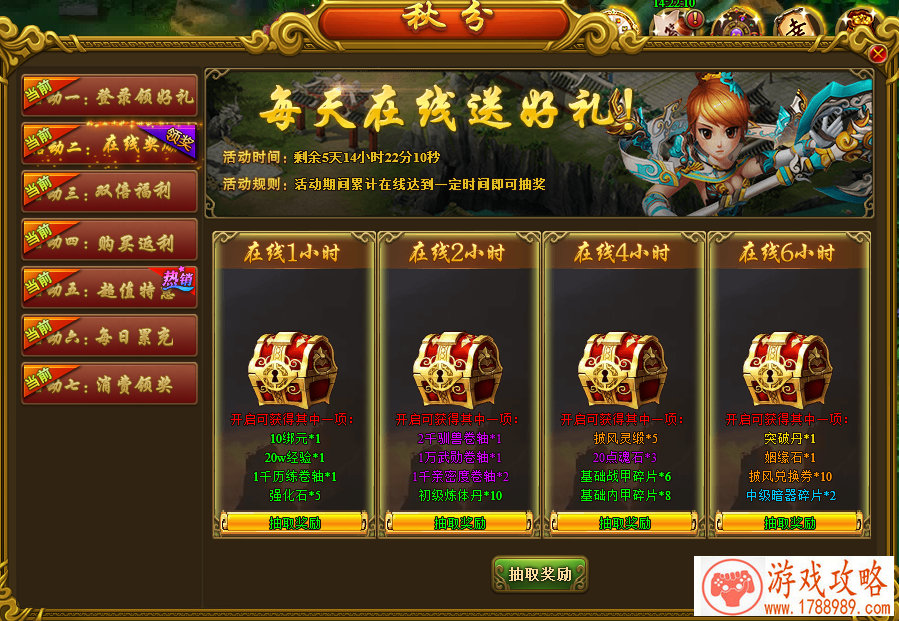Select the 活动二 在线奖励 tab
899x621 pixels.
(110, 144)
